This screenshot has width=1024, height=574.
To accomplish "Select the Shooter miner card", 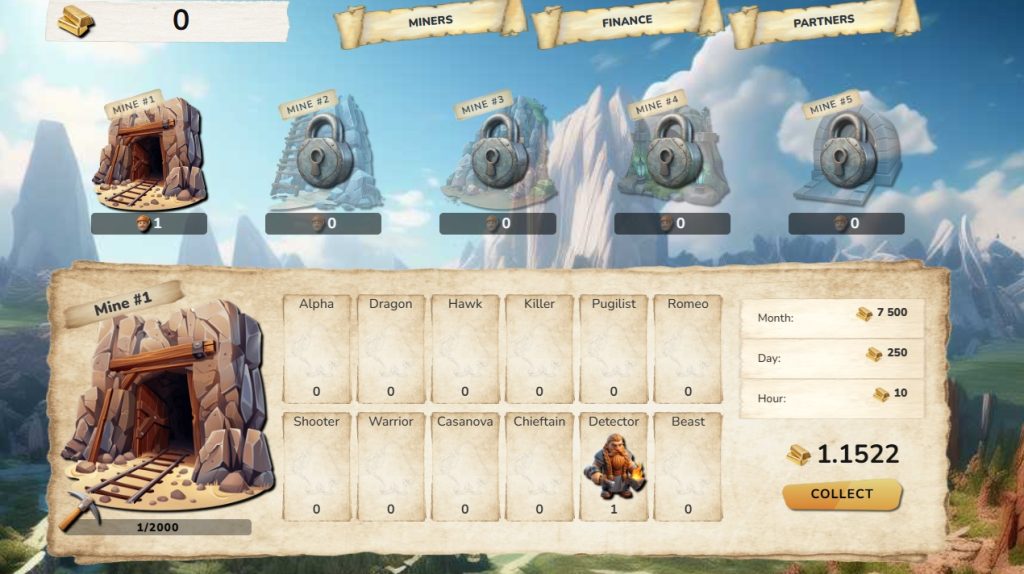I will (317, 466).
